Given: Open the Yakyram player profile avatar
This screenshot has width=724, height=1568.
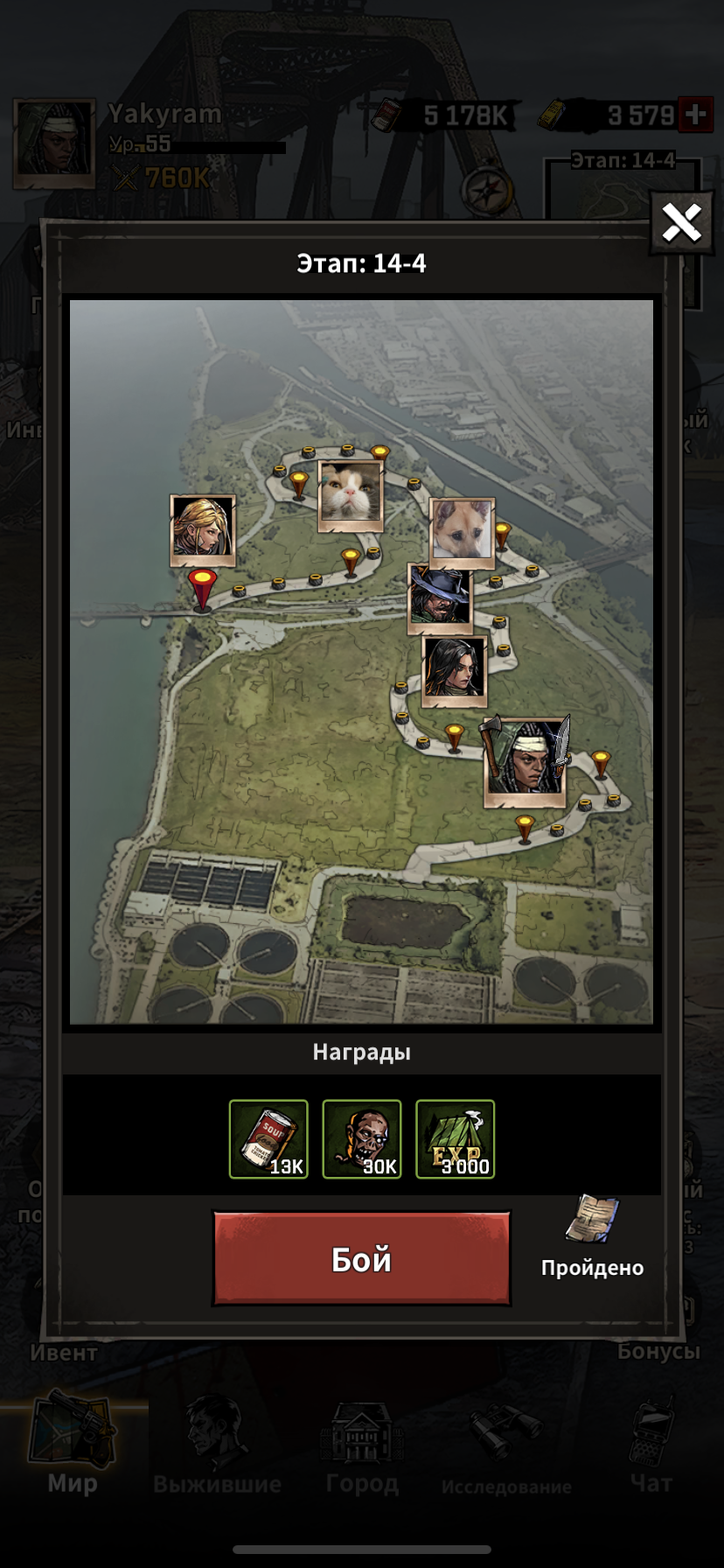Looking at the screenshot, I should [x=54, y=143].
